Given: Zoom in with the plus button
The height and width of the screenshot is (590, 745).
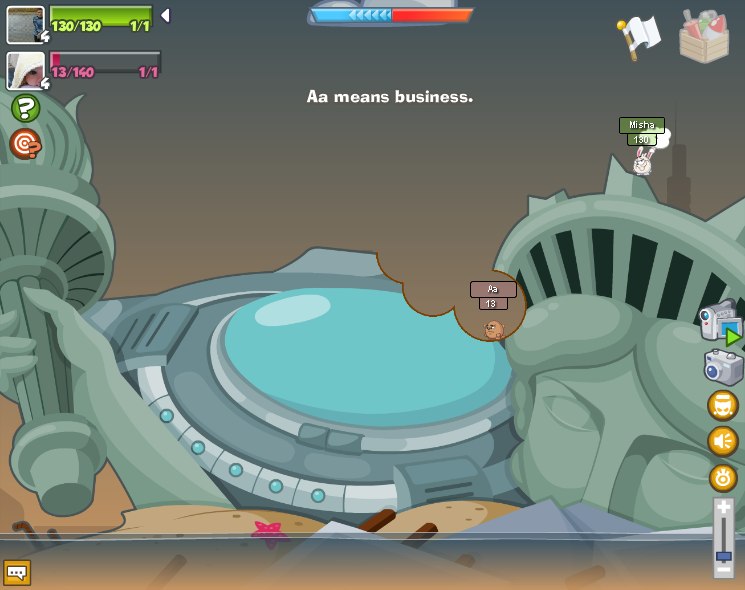Looking at the screenshot, I should click(723, 508).
